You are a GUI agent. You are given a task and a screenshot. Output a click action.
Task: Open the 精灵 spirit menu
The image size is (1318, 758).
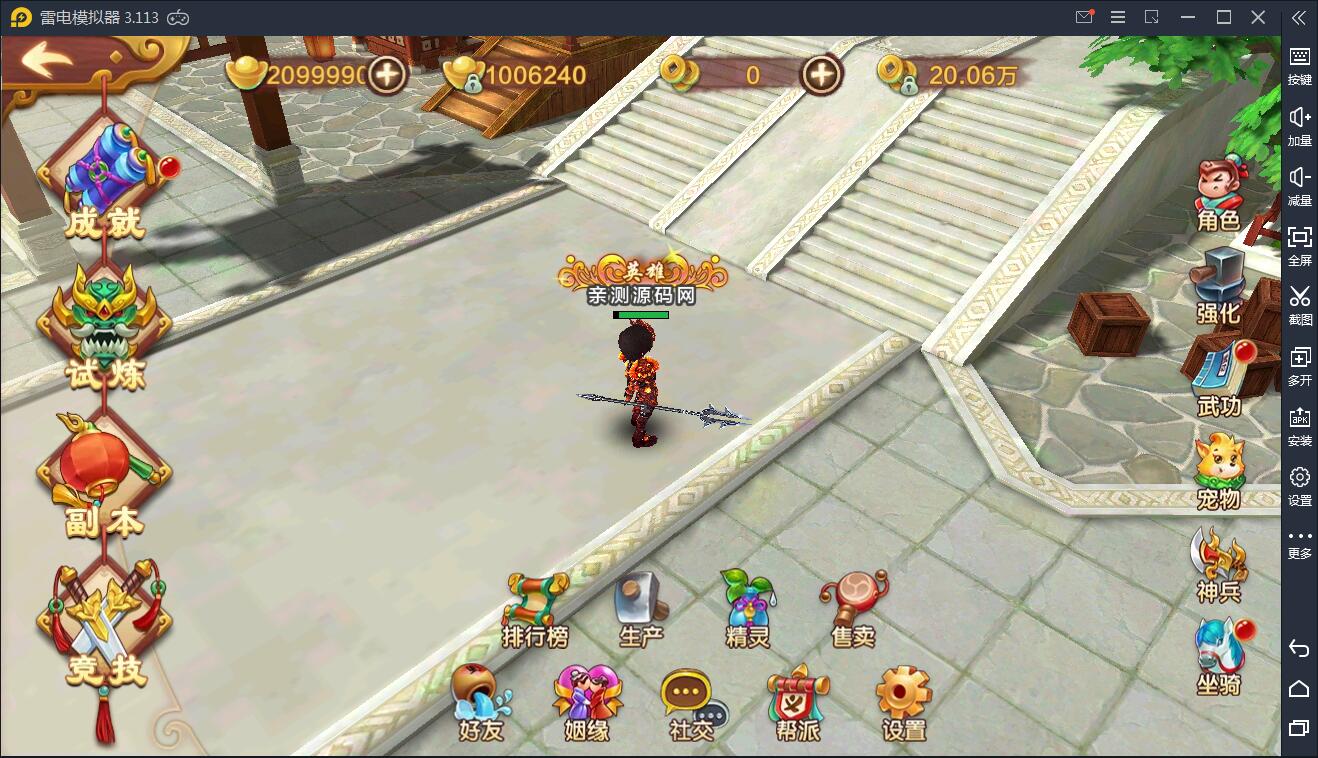coord(747,610)
